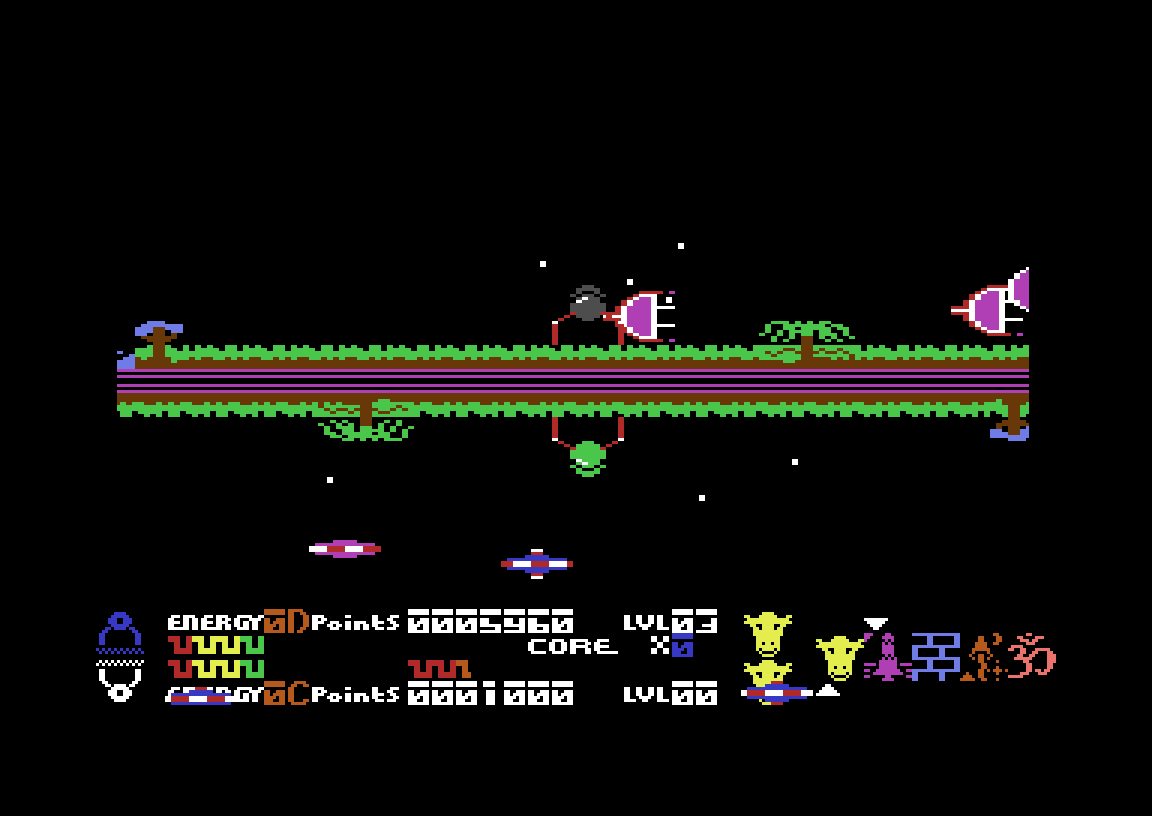This screenshot has height=816, width=1152.
Task: Select the blue brick wall icon
Action: point(936,656)
